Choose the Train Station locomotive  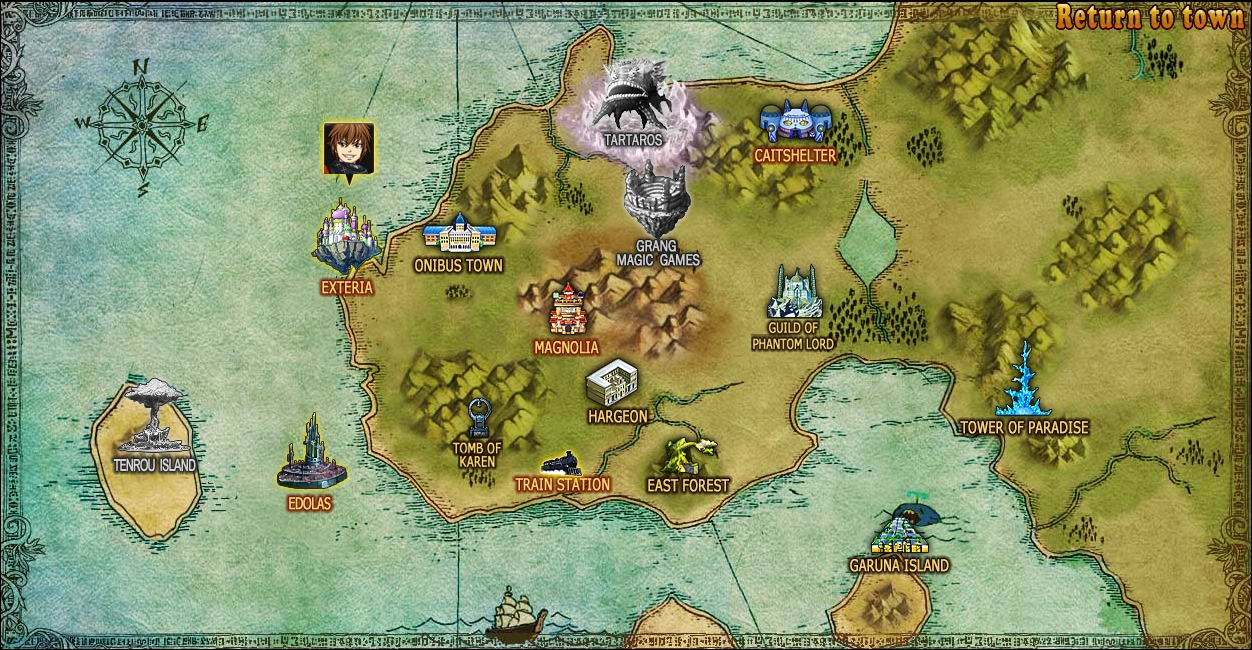coord(561,464)
